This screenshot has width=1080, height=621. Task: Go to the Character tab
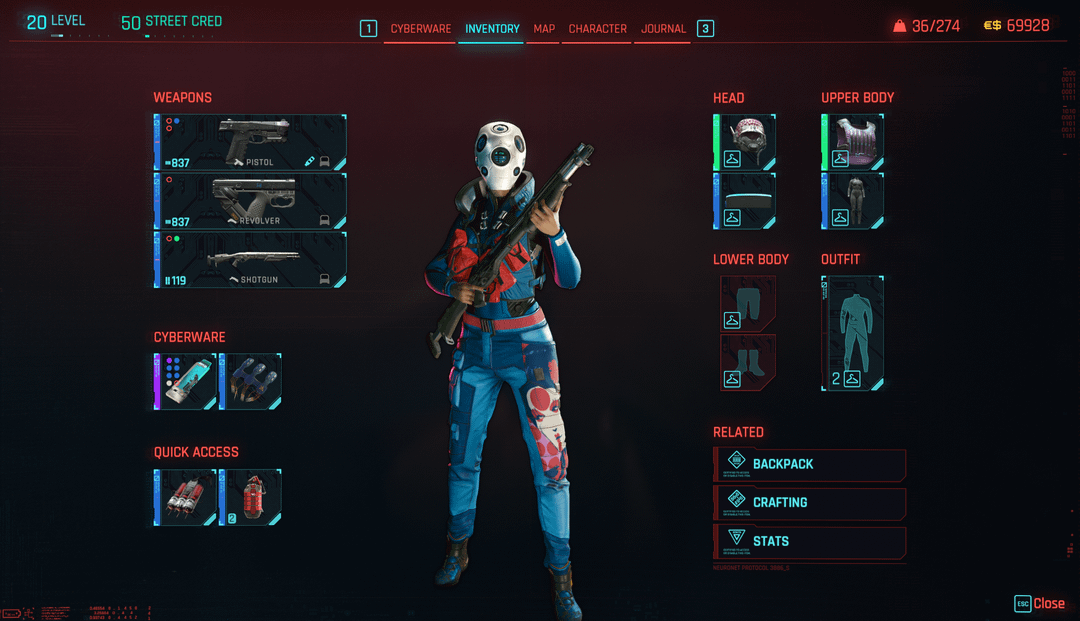tap(598, 29)
